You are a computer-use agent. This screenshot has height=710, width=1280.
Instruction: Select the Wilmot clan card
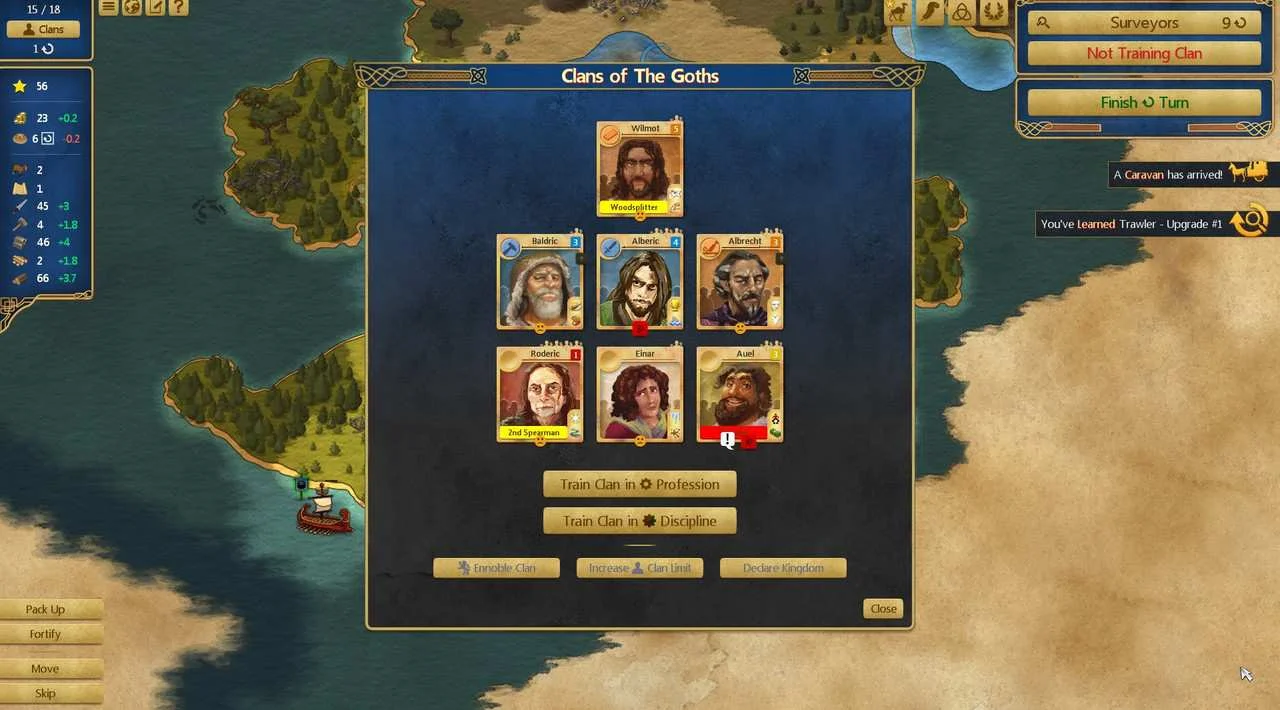(x=640, y=169)
